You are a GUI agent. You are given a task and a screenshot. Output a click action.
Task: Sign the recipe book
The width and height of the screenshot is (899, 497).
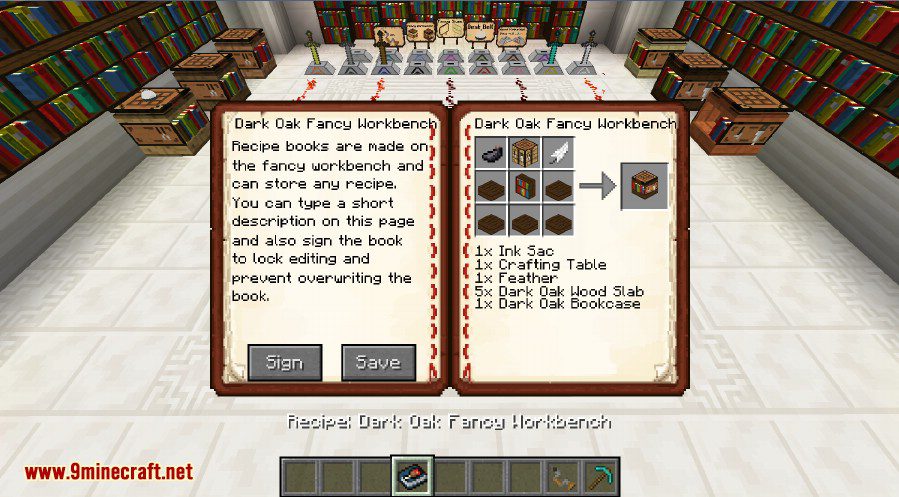tap(284, 363)
